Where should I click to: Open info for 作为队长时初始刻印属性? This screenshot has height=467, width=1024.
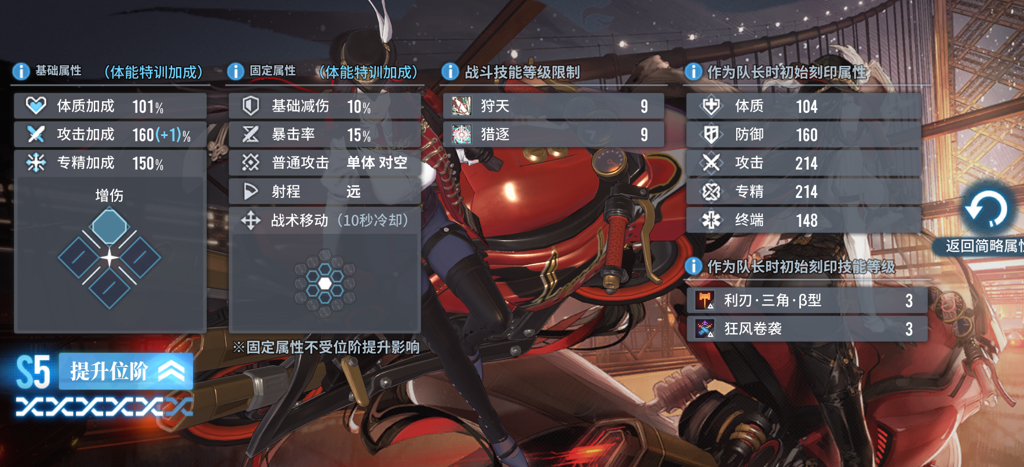[692, 72]
